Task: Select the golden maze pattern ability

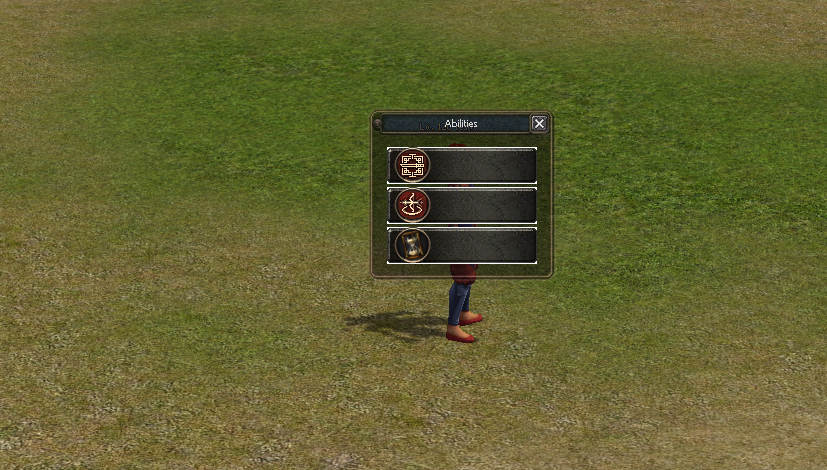Action: pyautogui.click(x=412, y=165)
